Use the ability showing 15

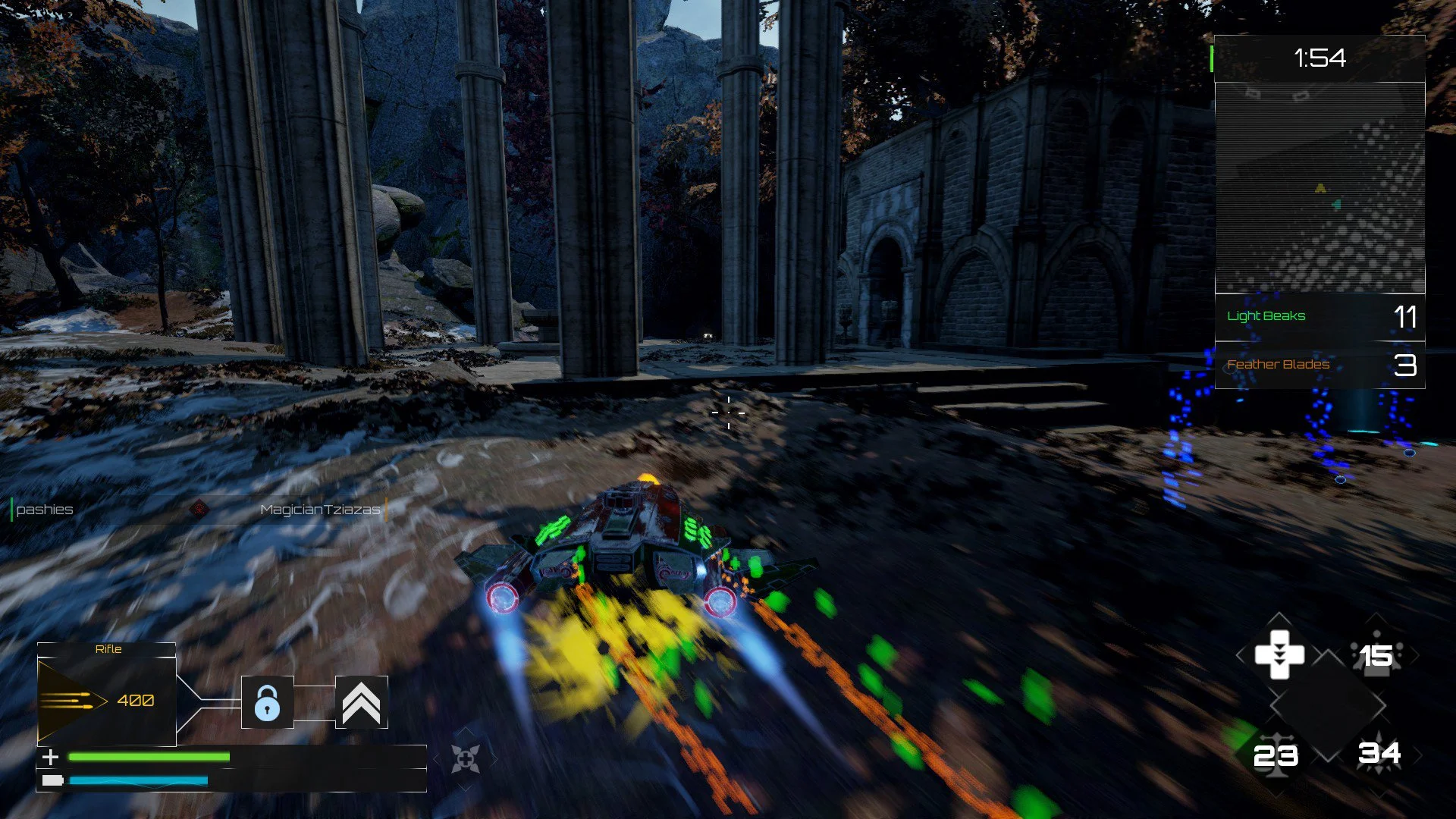click(1376, 655)
